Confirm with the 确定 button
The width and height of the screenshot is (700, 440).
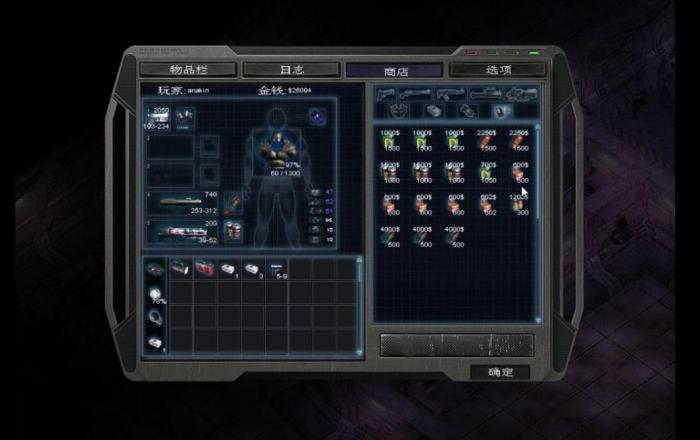(x=500, y=372)
